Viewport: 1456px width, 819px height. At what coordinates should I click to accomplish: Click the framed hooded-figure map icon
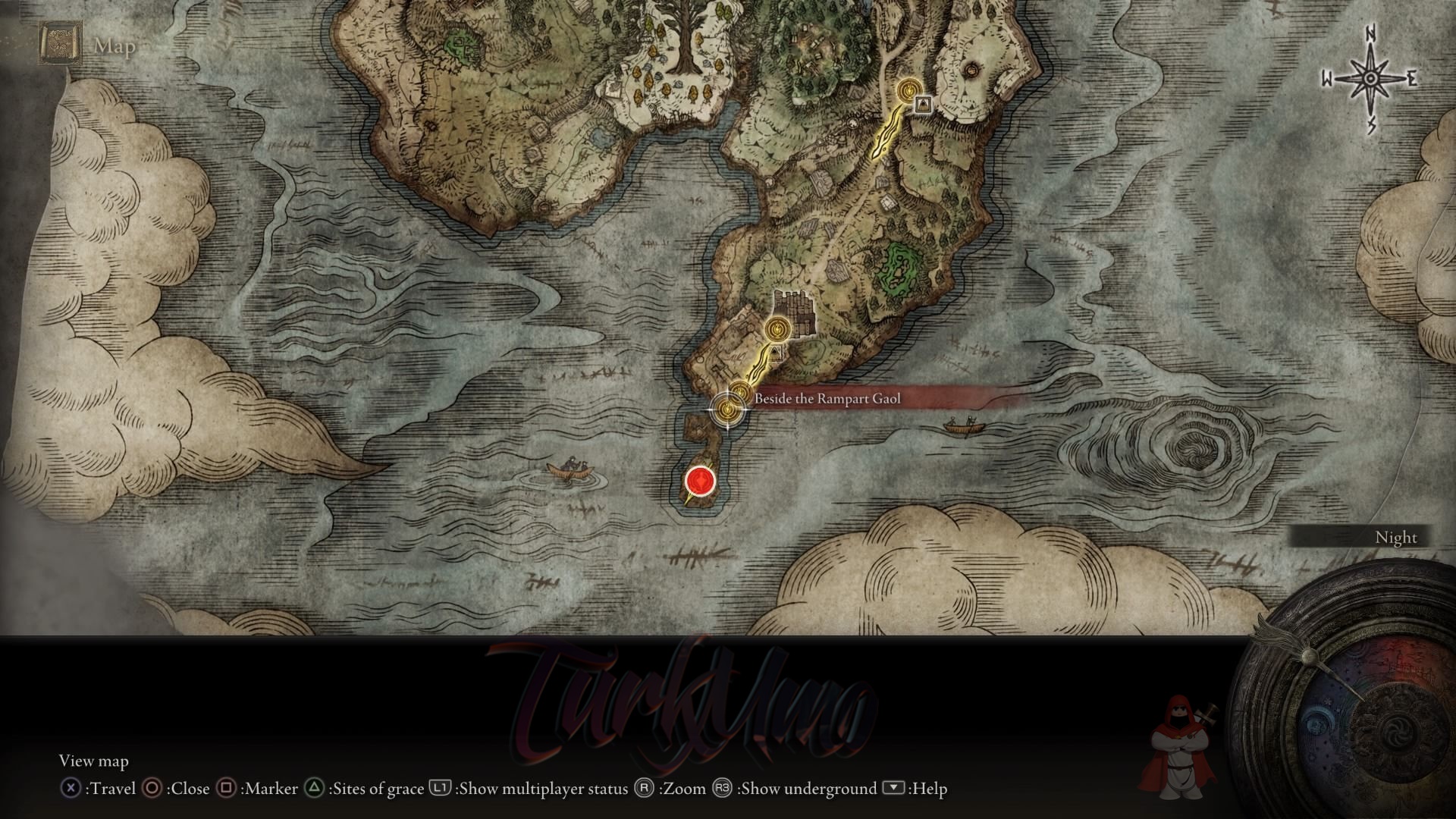pyautogui.click(x=923, y=105)
